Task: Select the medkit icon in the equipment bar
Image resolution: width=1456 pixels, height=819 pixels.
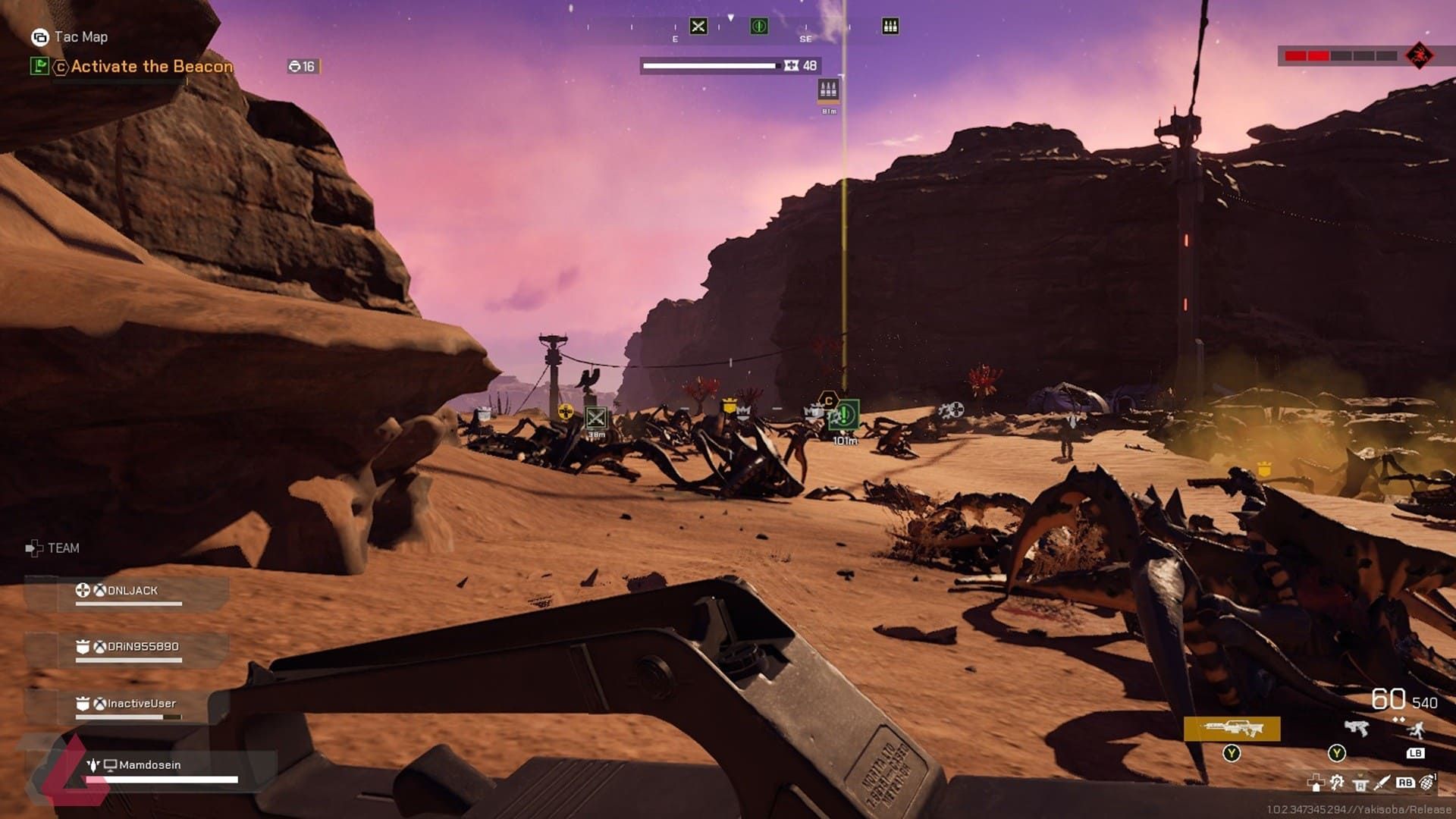Action: click(1314, 783)
